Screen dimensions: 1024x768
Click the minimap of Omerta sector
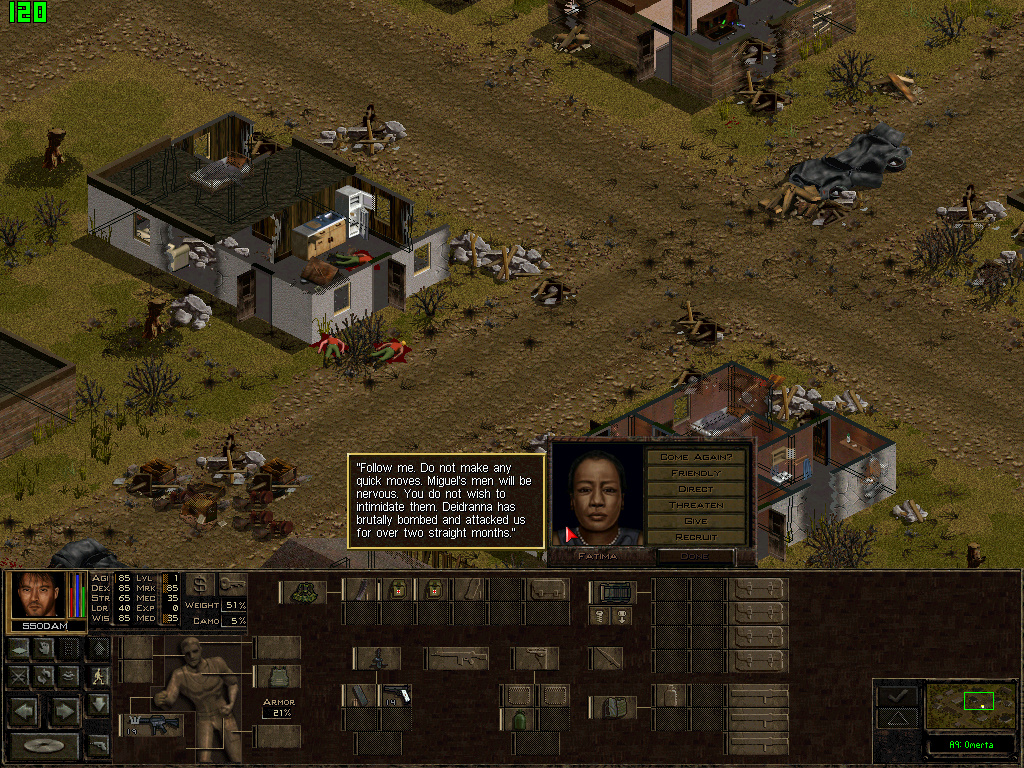[x=970, y=703]
